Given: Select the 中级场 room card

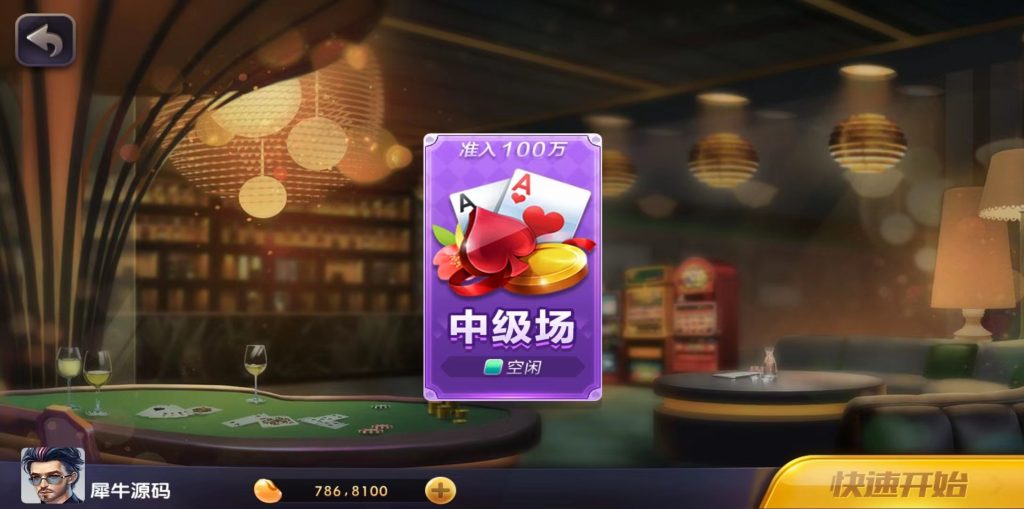Looking at the screenshot, I should 512,267.
